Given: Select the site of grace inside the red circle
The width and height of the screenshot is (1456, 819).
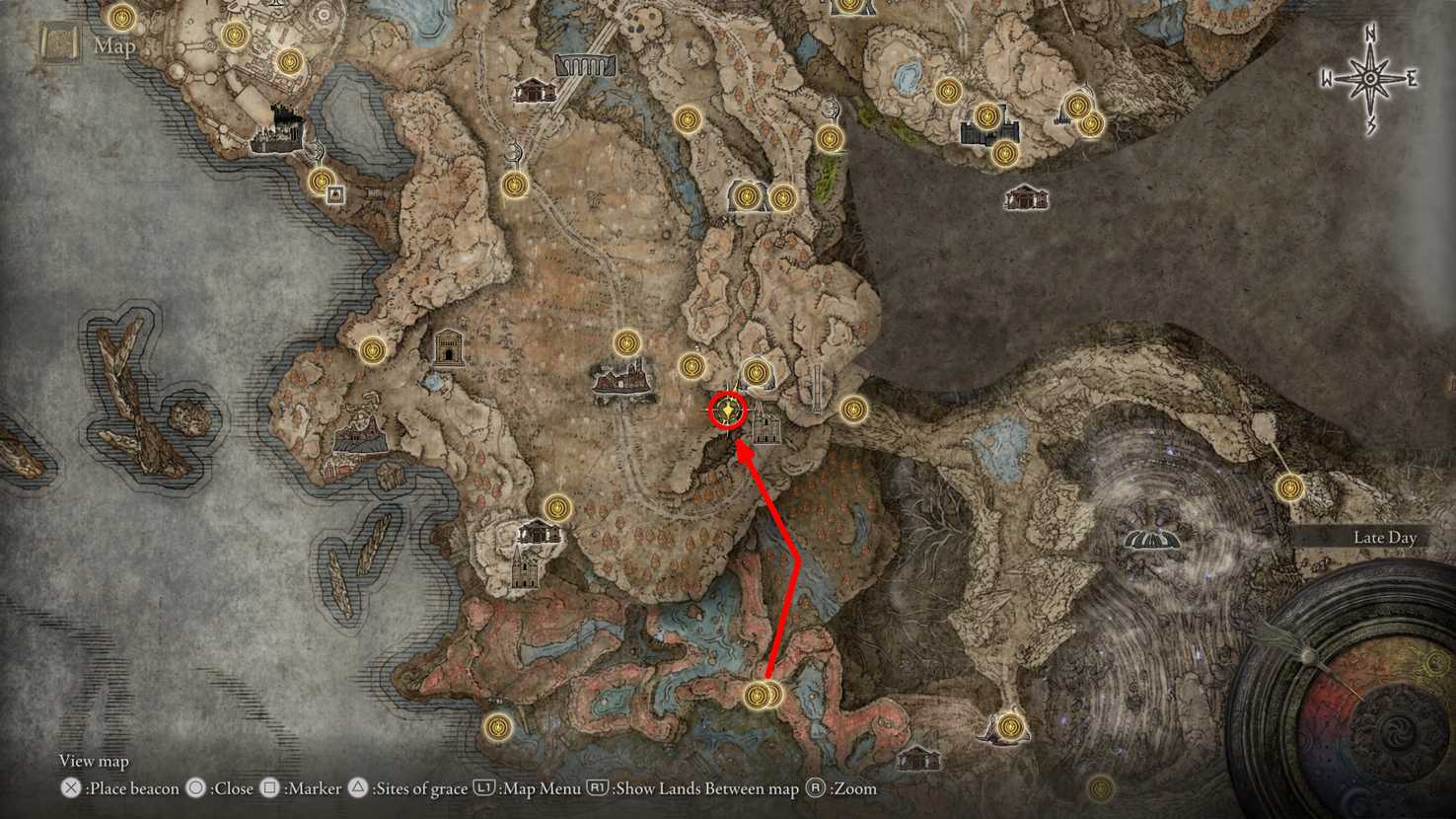Looking at the screenshot, I should (x=728, y=410).
